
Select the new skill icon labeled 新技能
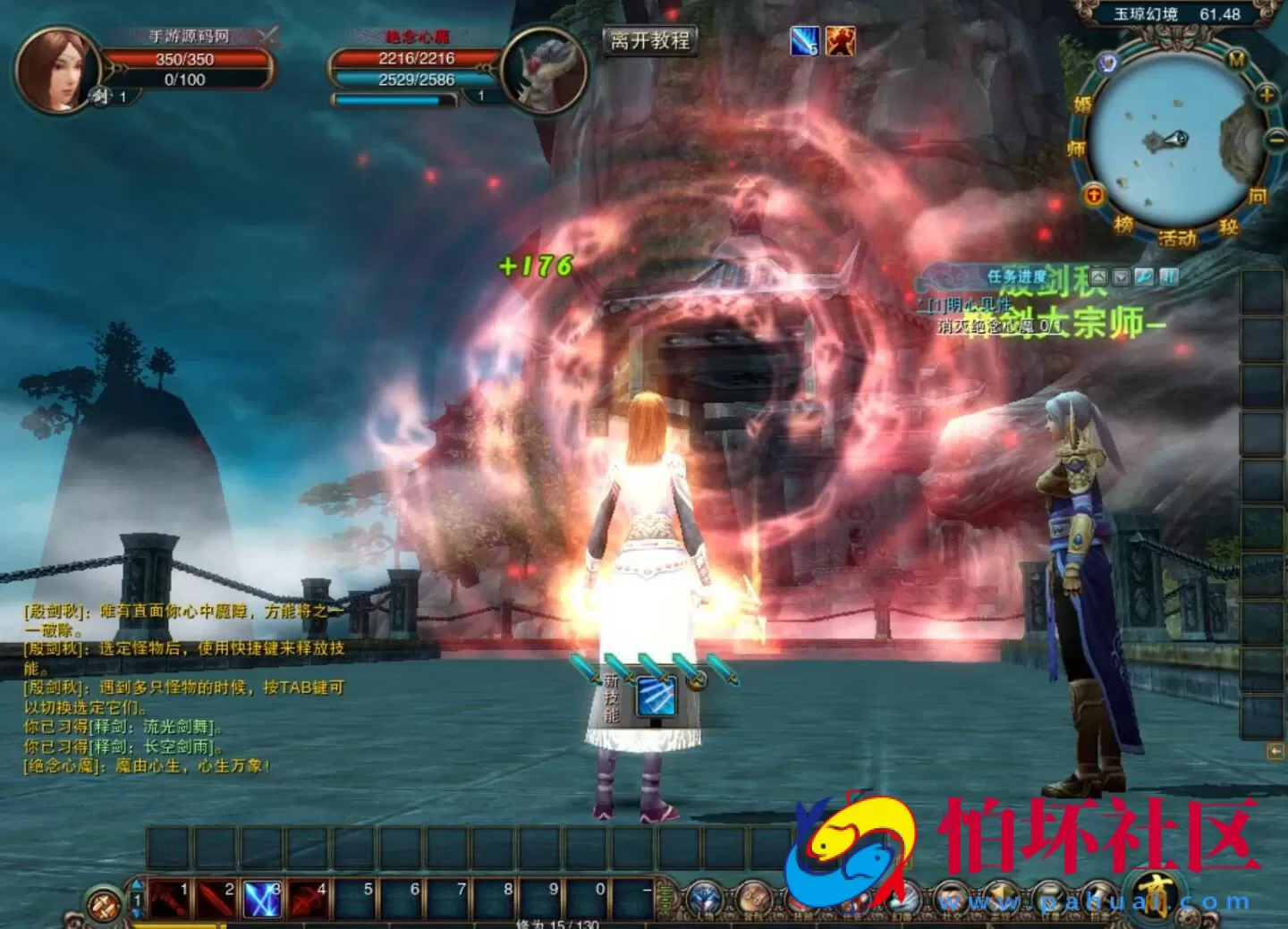tap(655, 699)
